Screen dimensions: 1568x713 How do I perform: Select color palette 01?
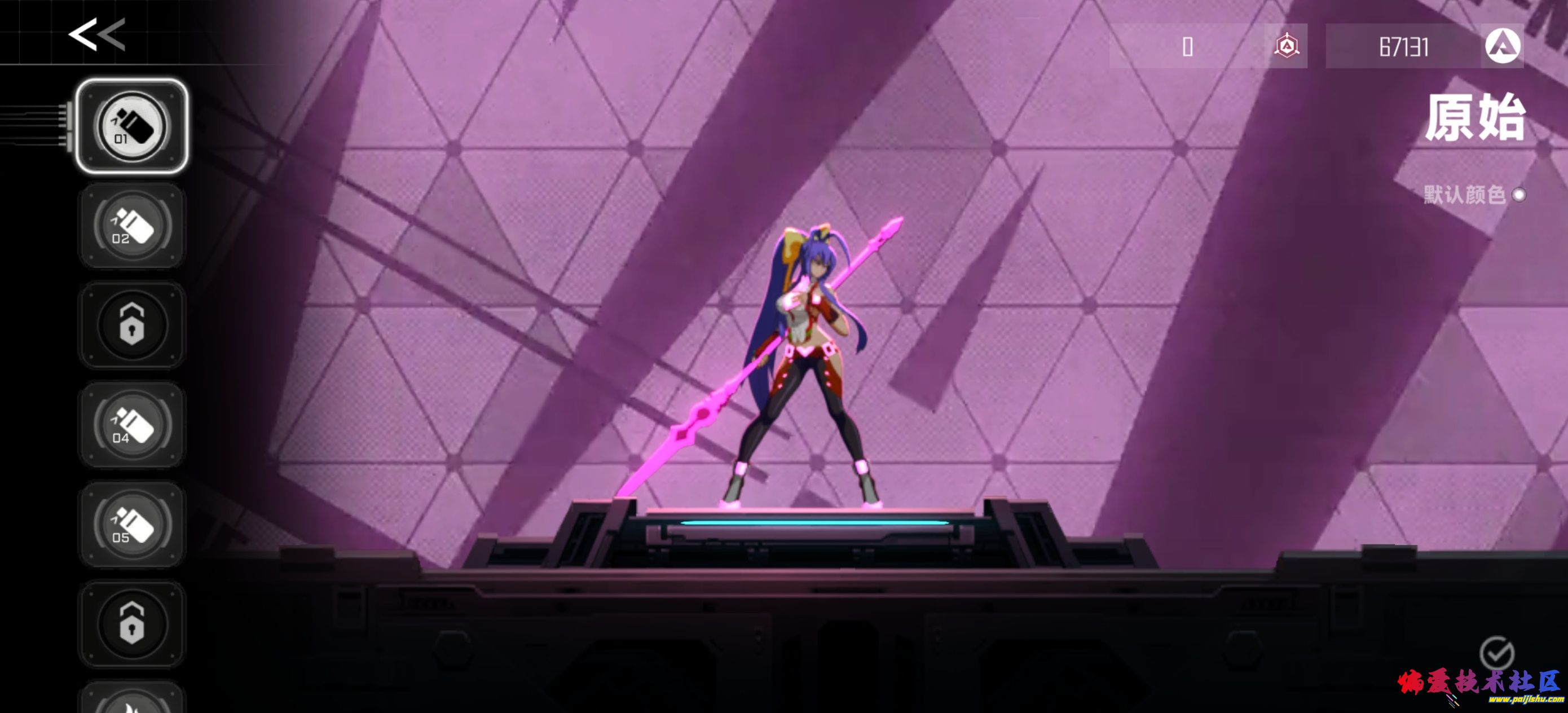131,127
